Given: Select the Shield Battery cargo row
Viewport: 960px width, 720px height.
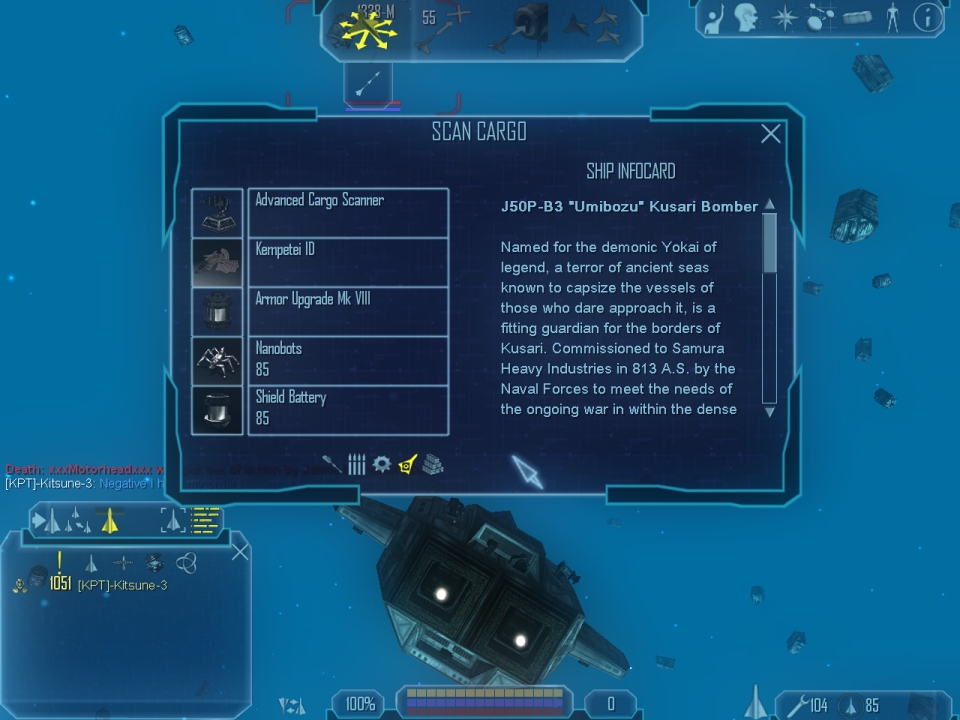Looking at the screenshot, I should coord(347,410).
